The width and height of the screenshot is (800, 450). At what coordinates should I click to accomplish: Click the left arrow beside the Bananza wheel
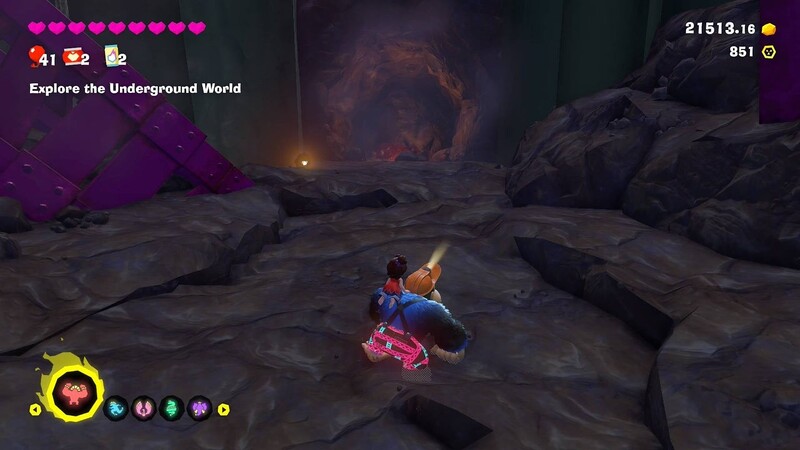coord(35,409)
